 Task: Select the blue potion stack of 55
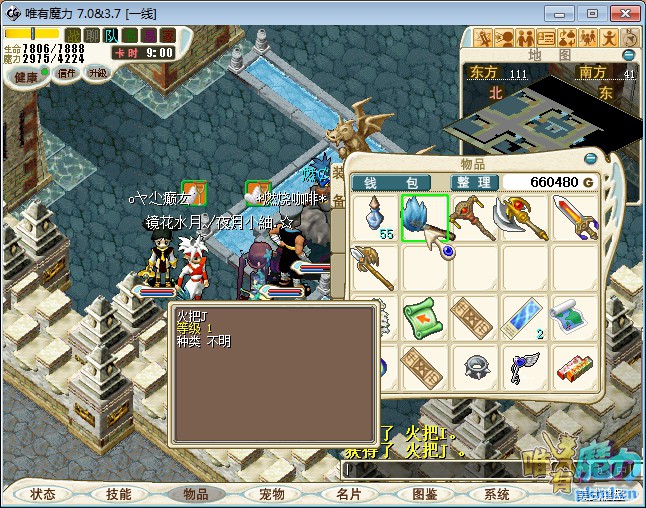pos(374,217)
